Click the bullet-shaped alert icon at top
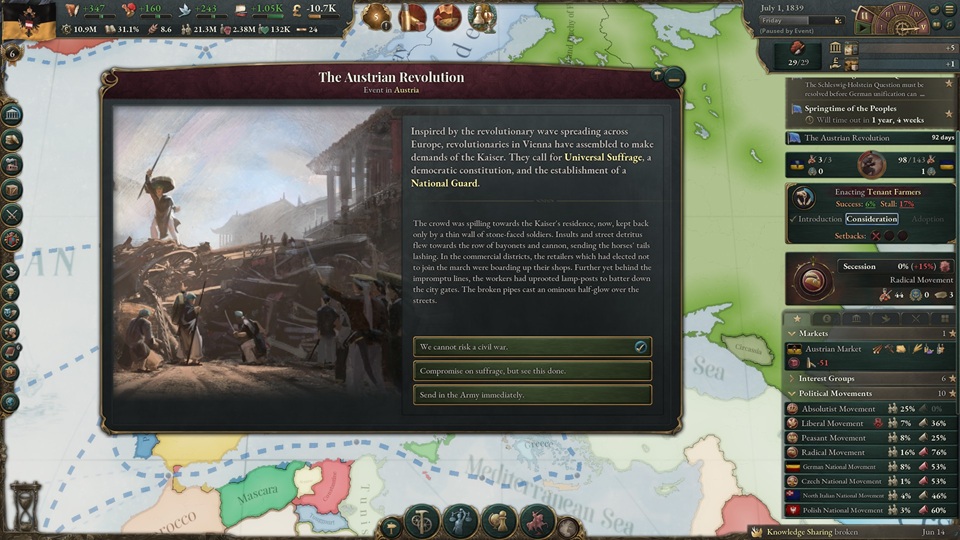This screenshot has width=960, height=540. 413,17
